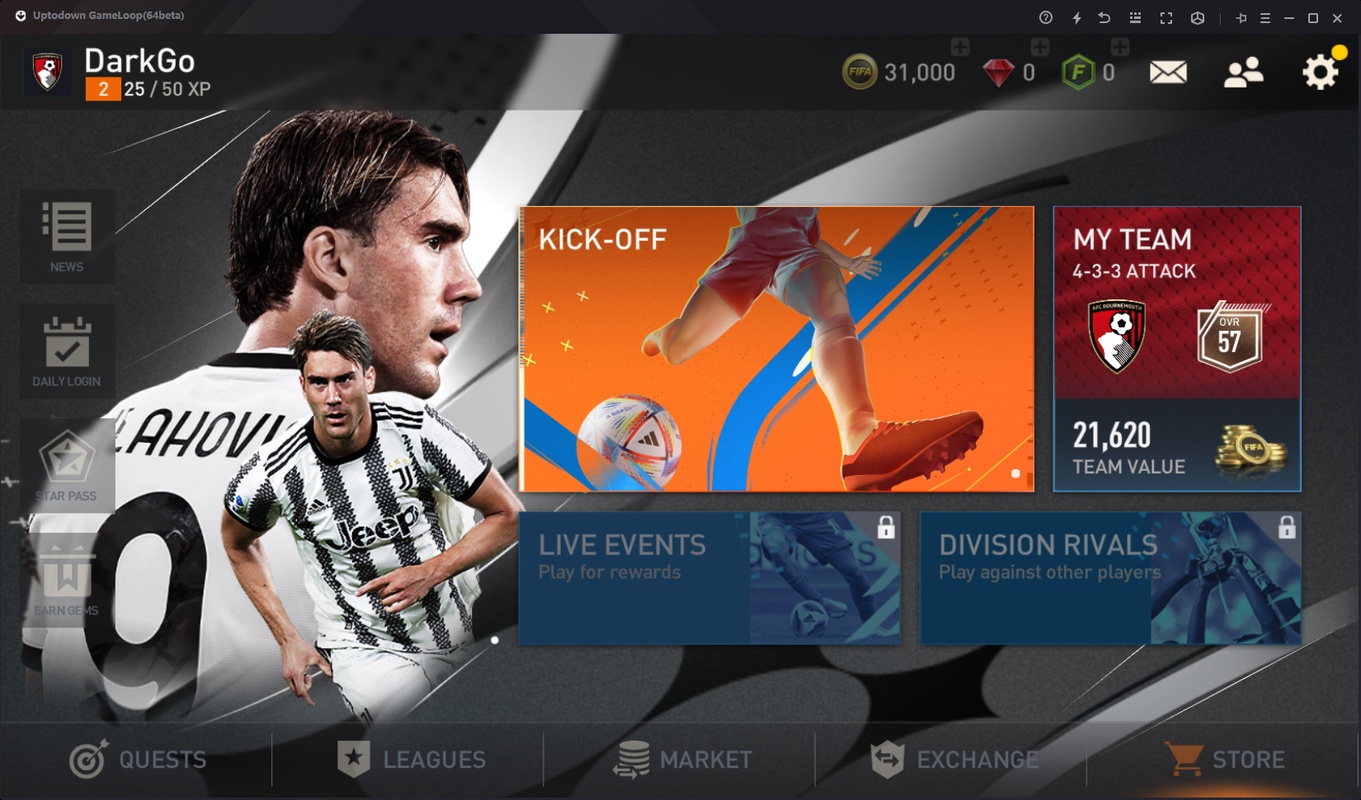Open the Daily Login calendar

tap(67, 350)
